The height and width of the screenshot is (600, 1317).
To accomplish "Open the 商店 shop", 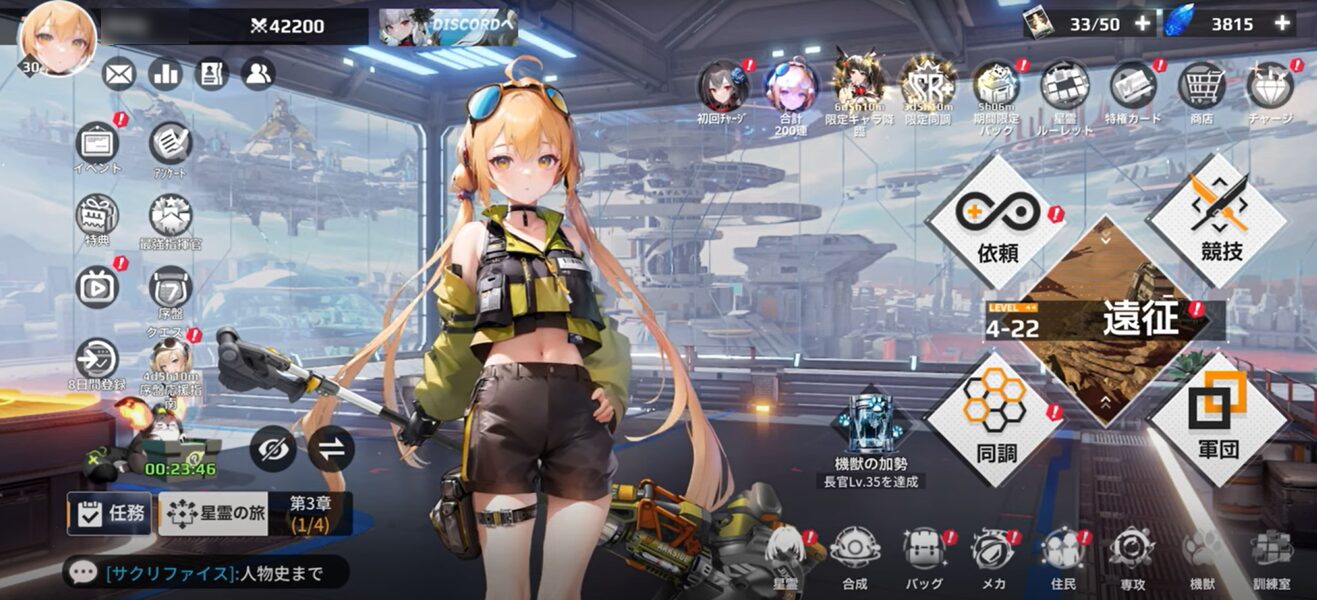I will click(1201, 88).
